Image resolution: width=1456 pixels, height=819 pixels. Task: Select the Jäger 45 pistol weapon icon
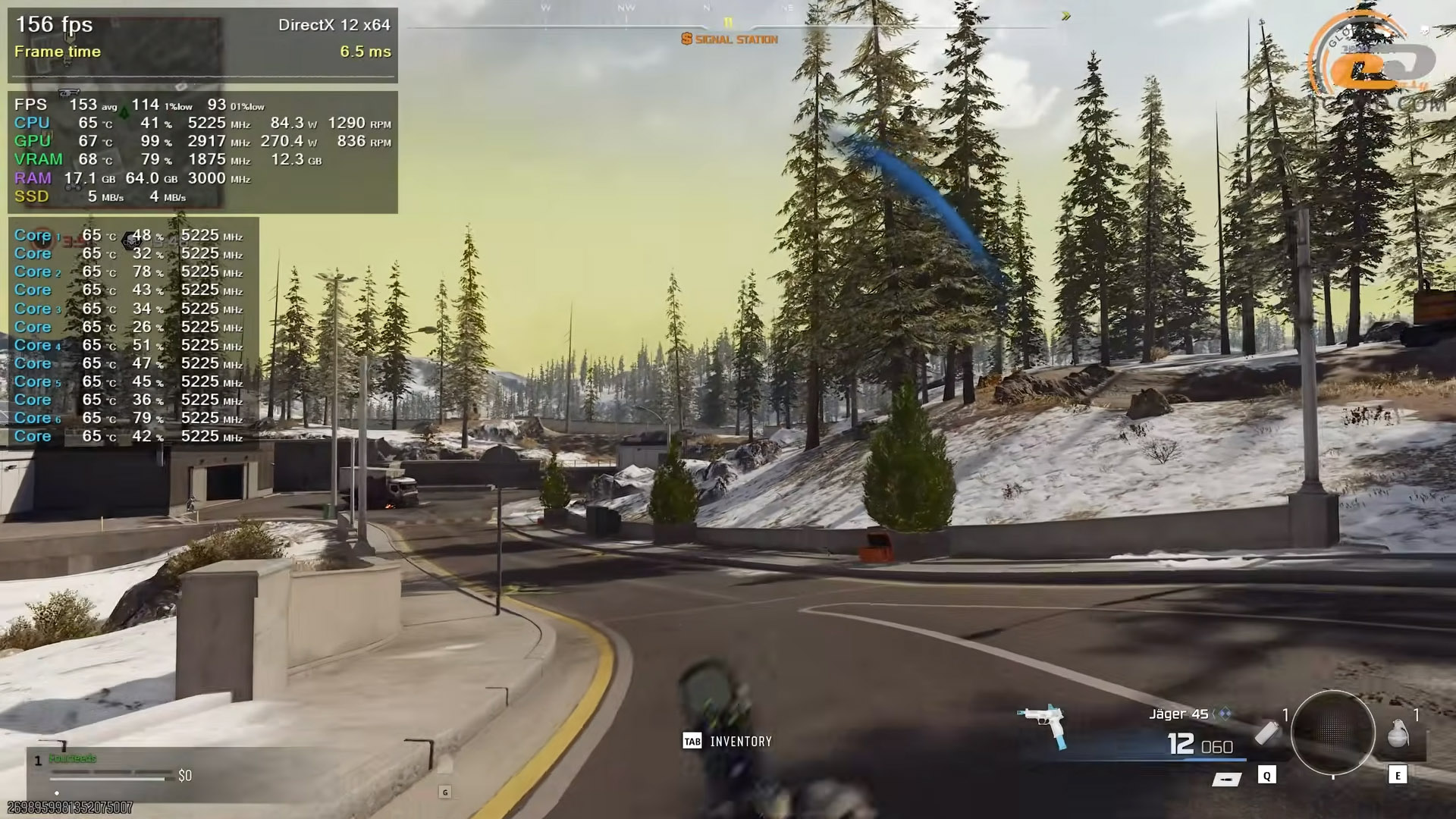(1044, 723)
